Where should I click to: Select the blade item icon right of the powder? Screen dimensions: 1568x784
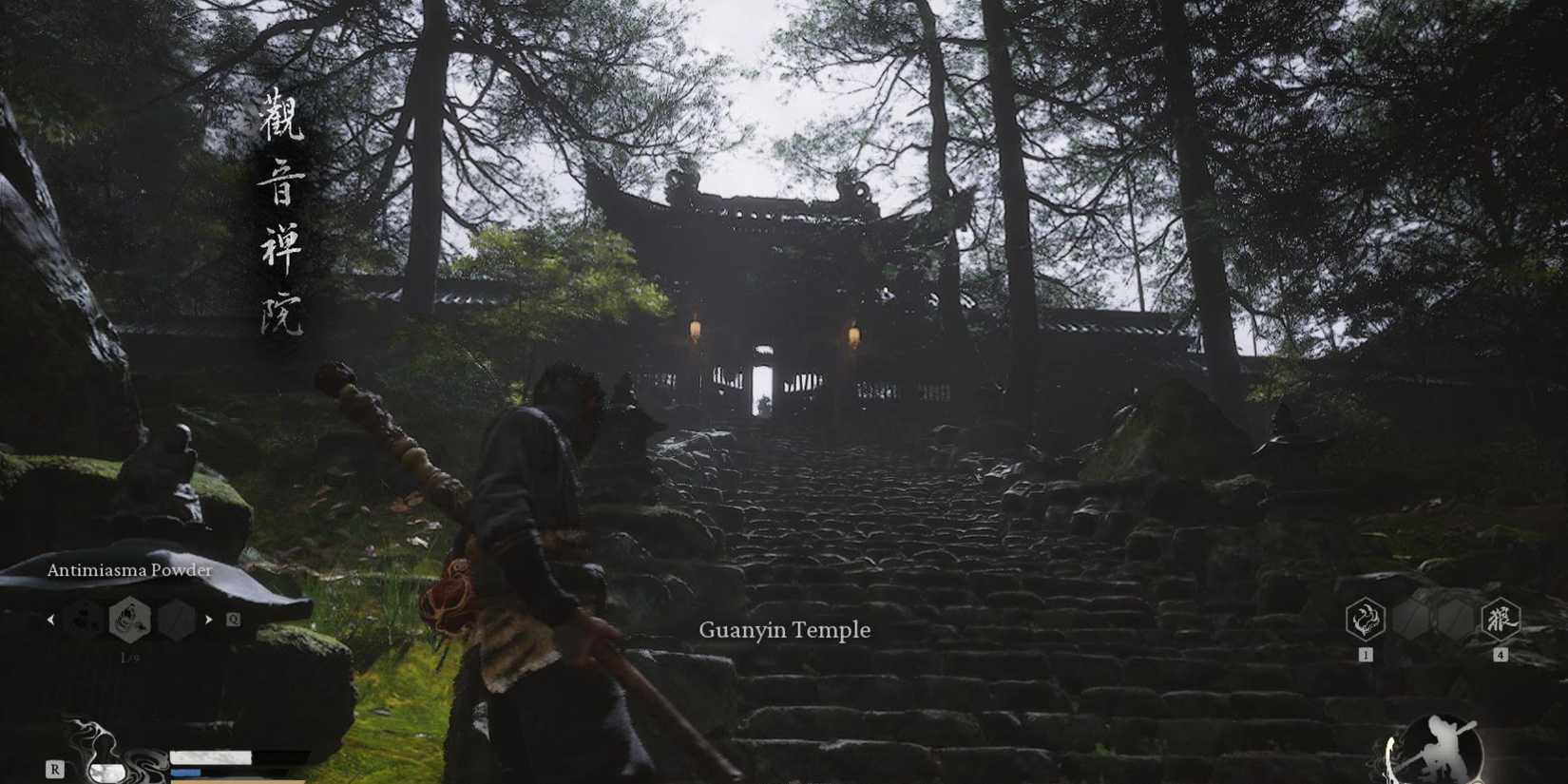[x=175, y=621]
